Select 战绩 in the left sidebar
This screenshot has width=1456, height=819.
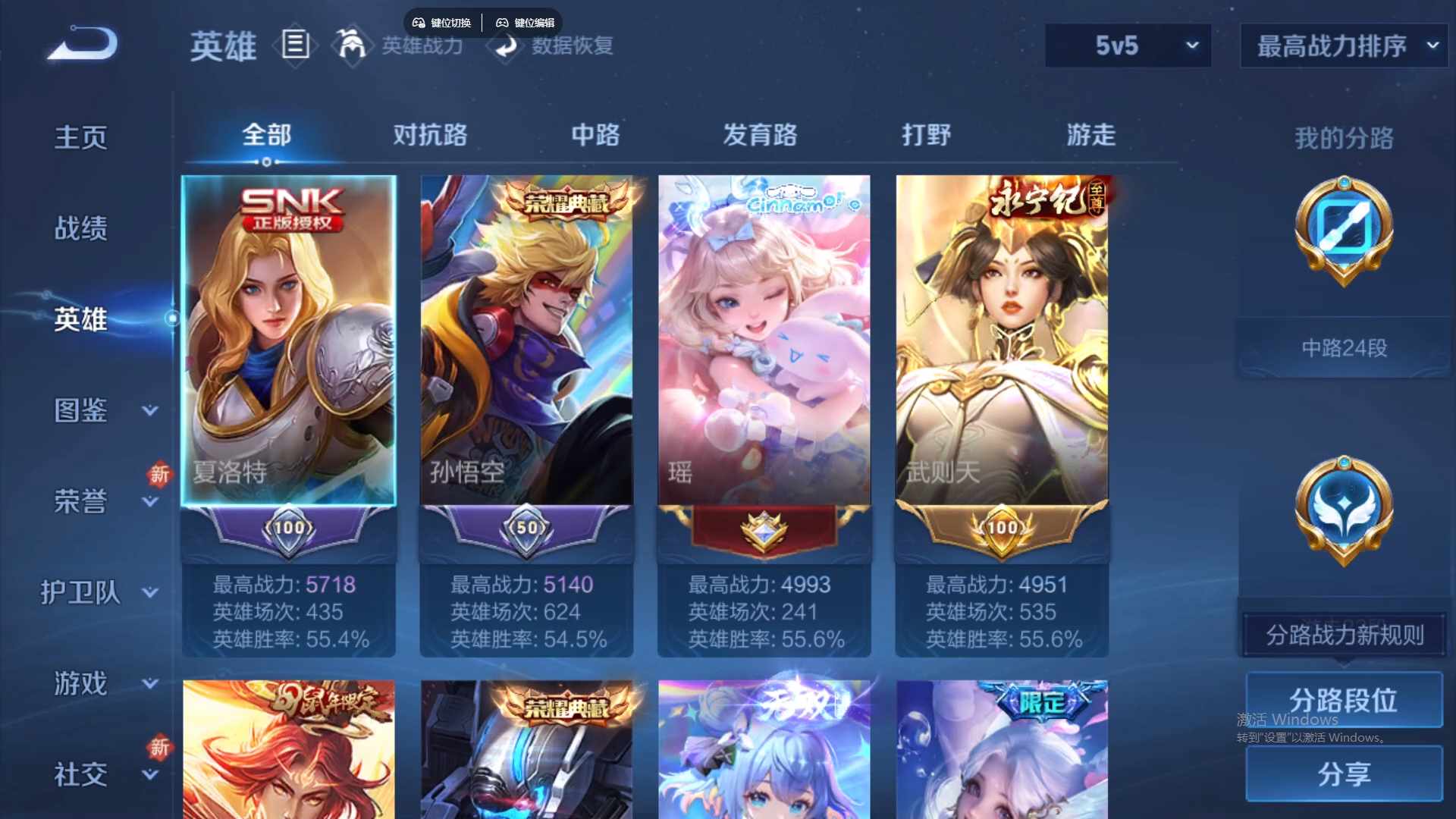click(x=78, y=227)
